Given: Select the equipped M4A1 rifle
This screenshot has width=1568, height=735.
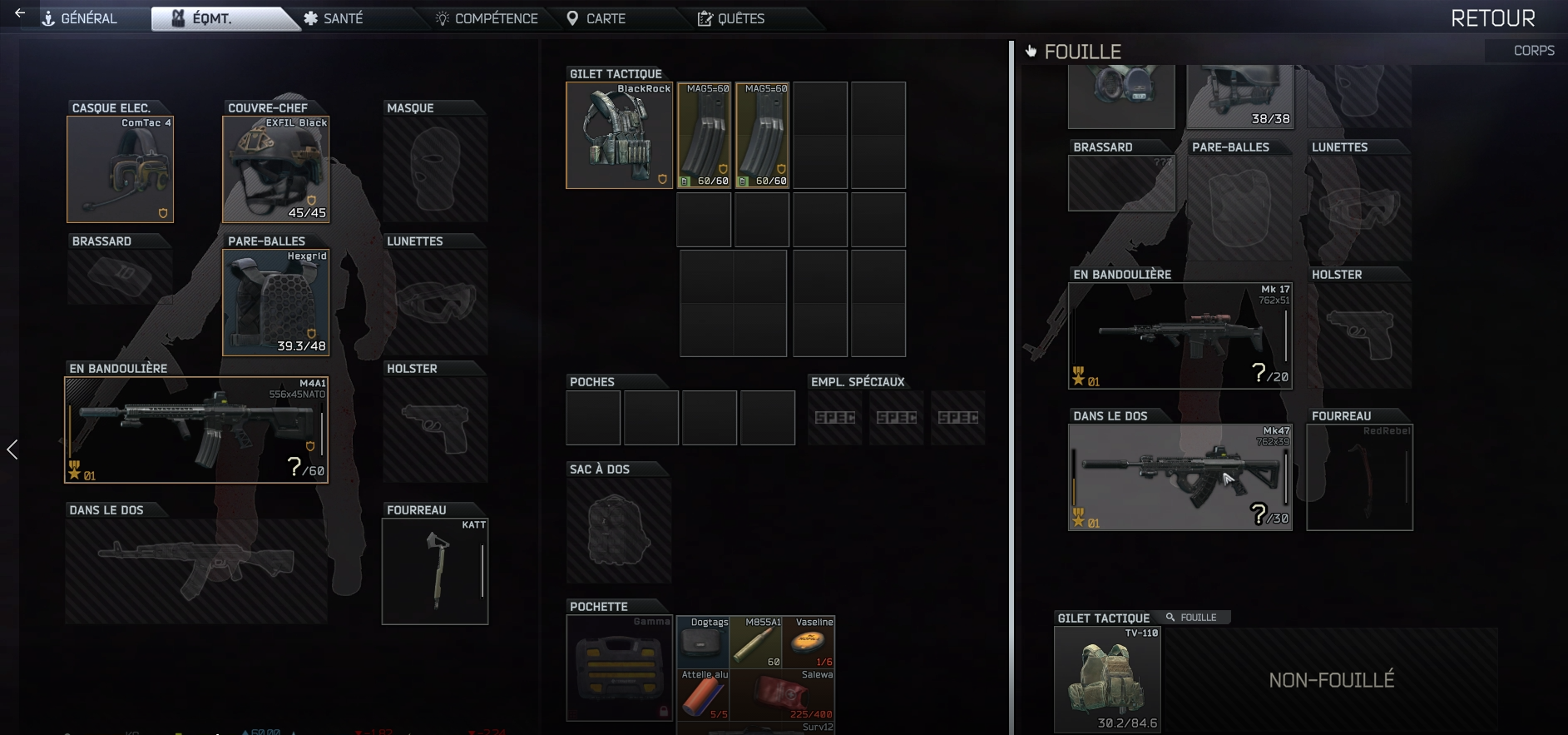Looking at the screenshot, I should (x=196, y=430).
